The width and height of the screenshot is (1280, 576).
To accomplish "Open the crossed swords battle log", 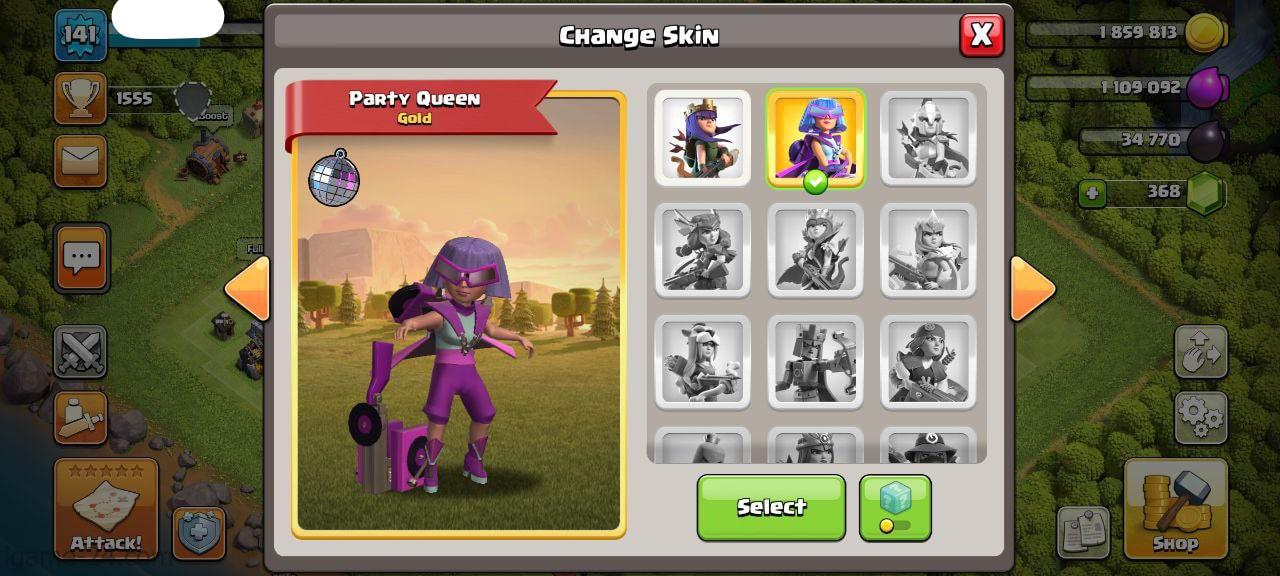I will click(x=81, y=352).
